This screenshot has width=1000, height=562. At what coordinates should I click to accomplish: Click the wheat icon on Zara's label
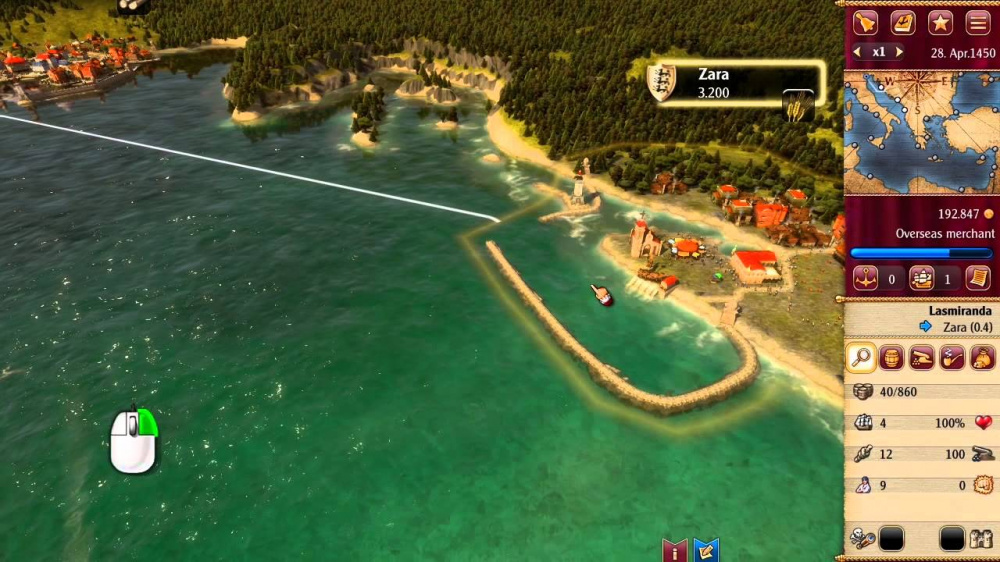(798, 105)
